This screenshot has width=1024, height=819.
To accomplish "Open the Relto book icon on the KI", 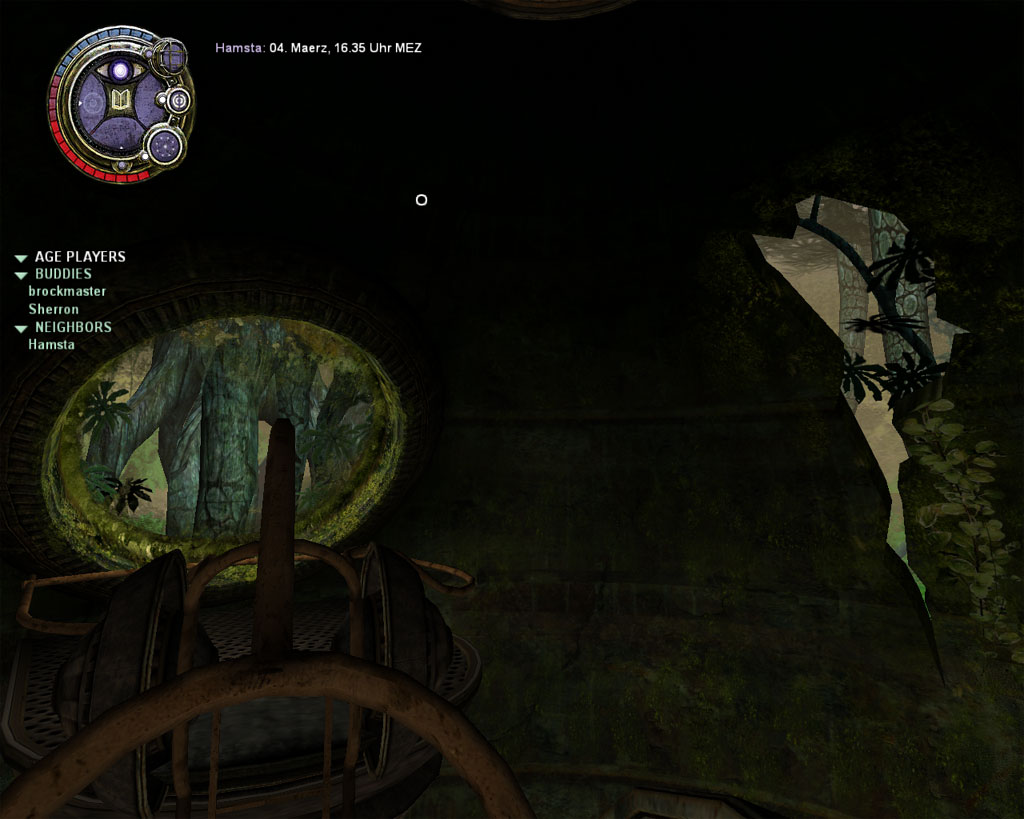I will point(120,100).
